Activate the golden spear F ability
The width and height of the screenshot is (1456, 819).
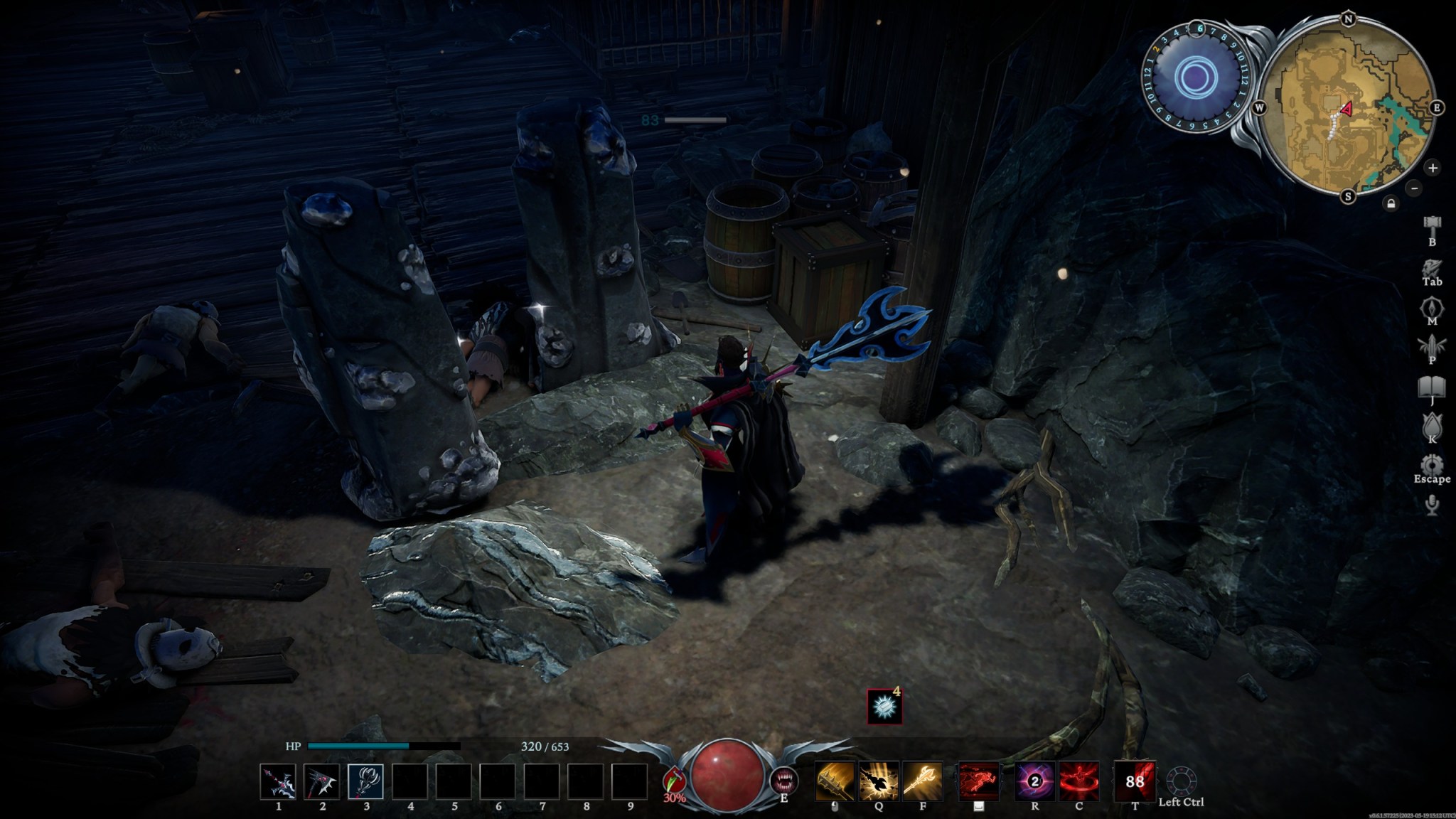[x=923, y=781]
